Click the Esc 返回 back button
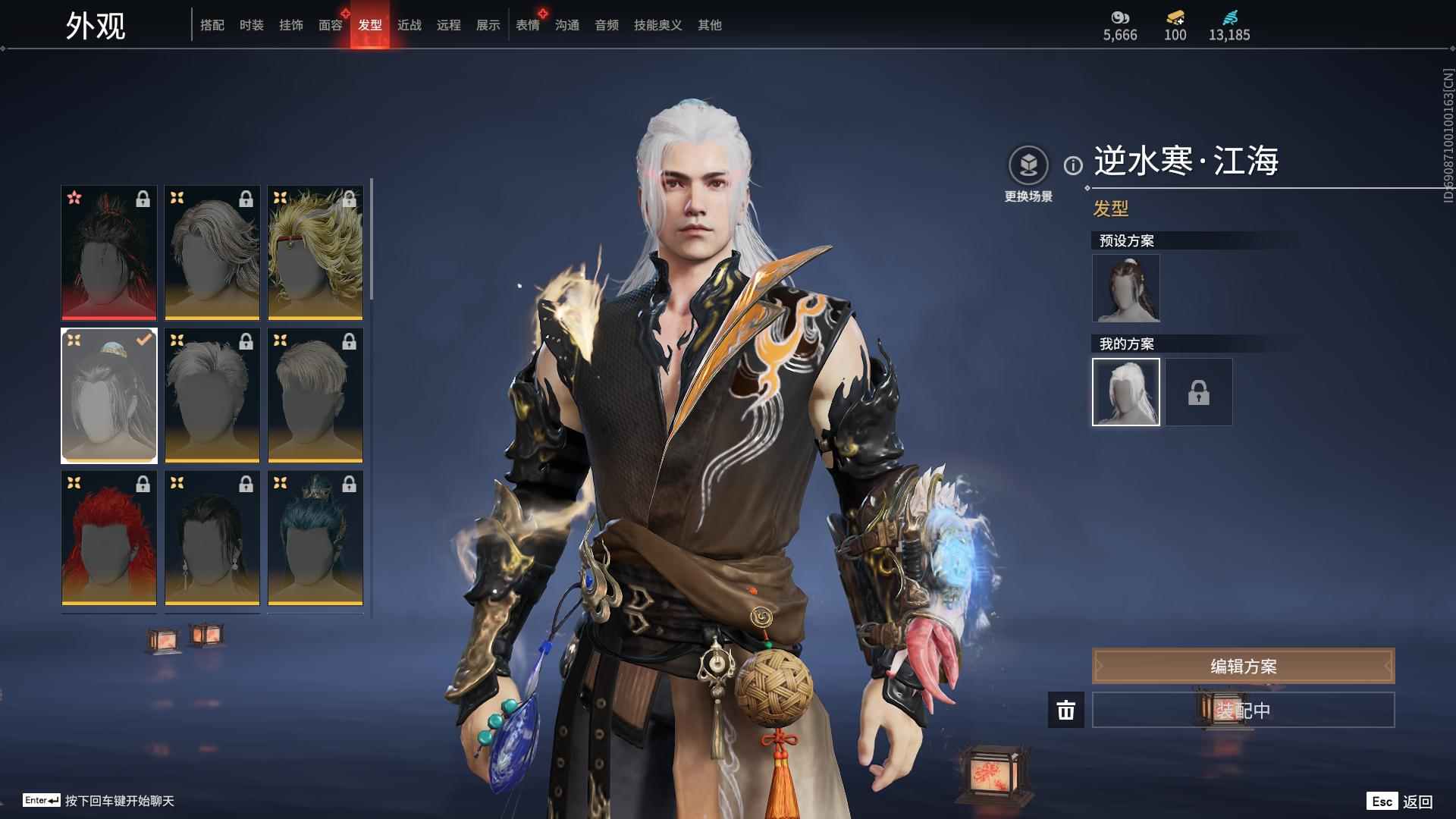This screenshot has height=819, width=1456. pos(1400,802)
